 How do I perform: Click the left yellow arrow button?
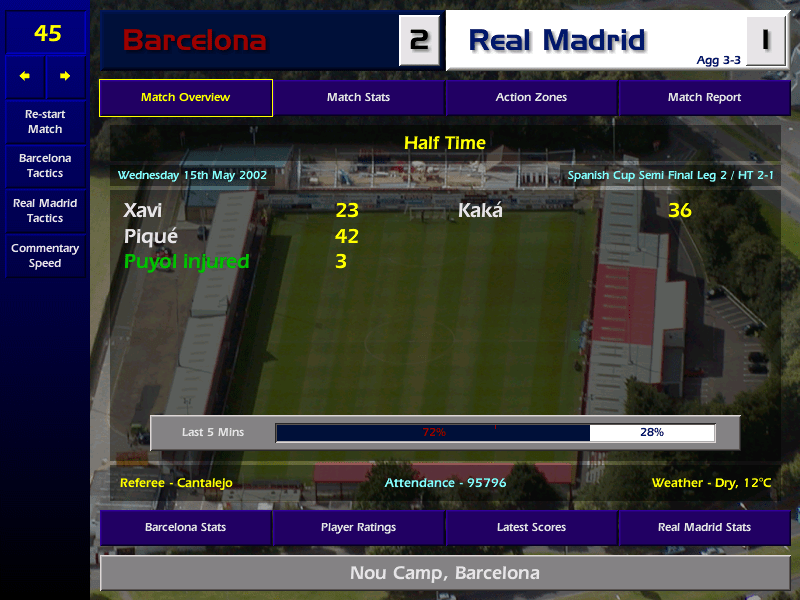pos(25,76)
